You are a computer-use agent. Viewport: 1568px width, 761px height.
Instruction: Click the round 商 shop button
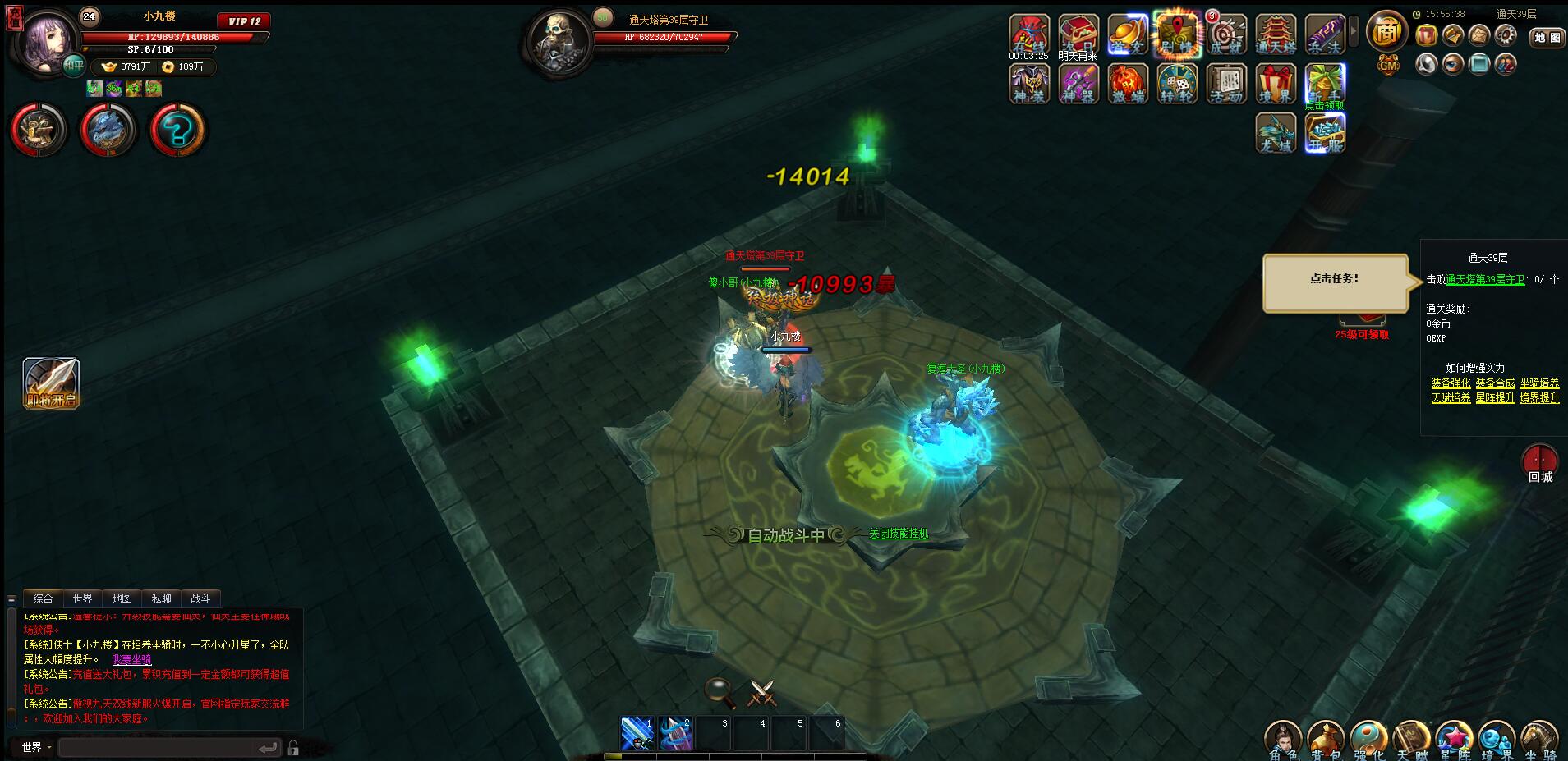1387,32
